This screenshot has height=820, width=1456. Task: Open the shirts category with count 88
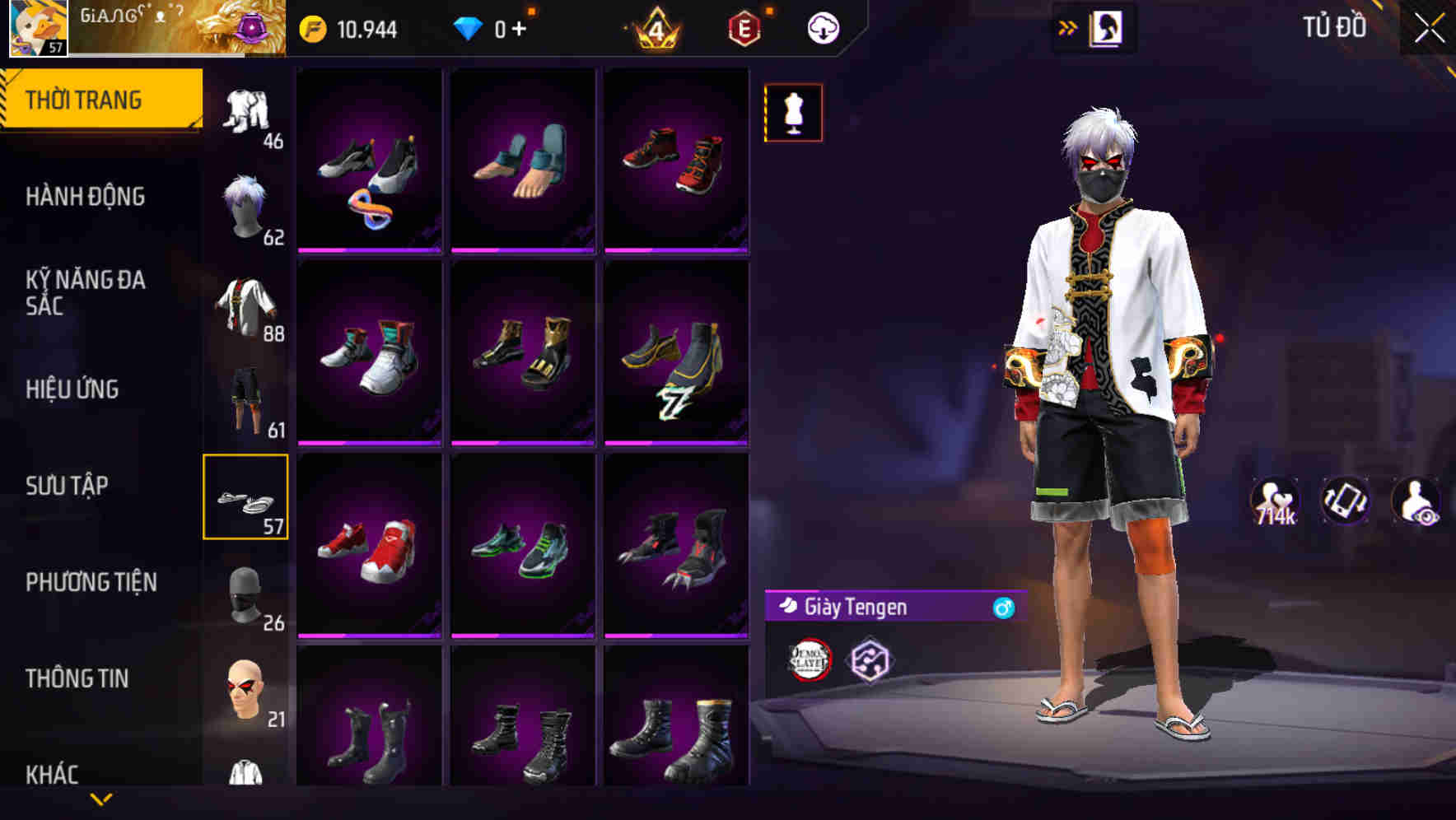tap(245, 306)
